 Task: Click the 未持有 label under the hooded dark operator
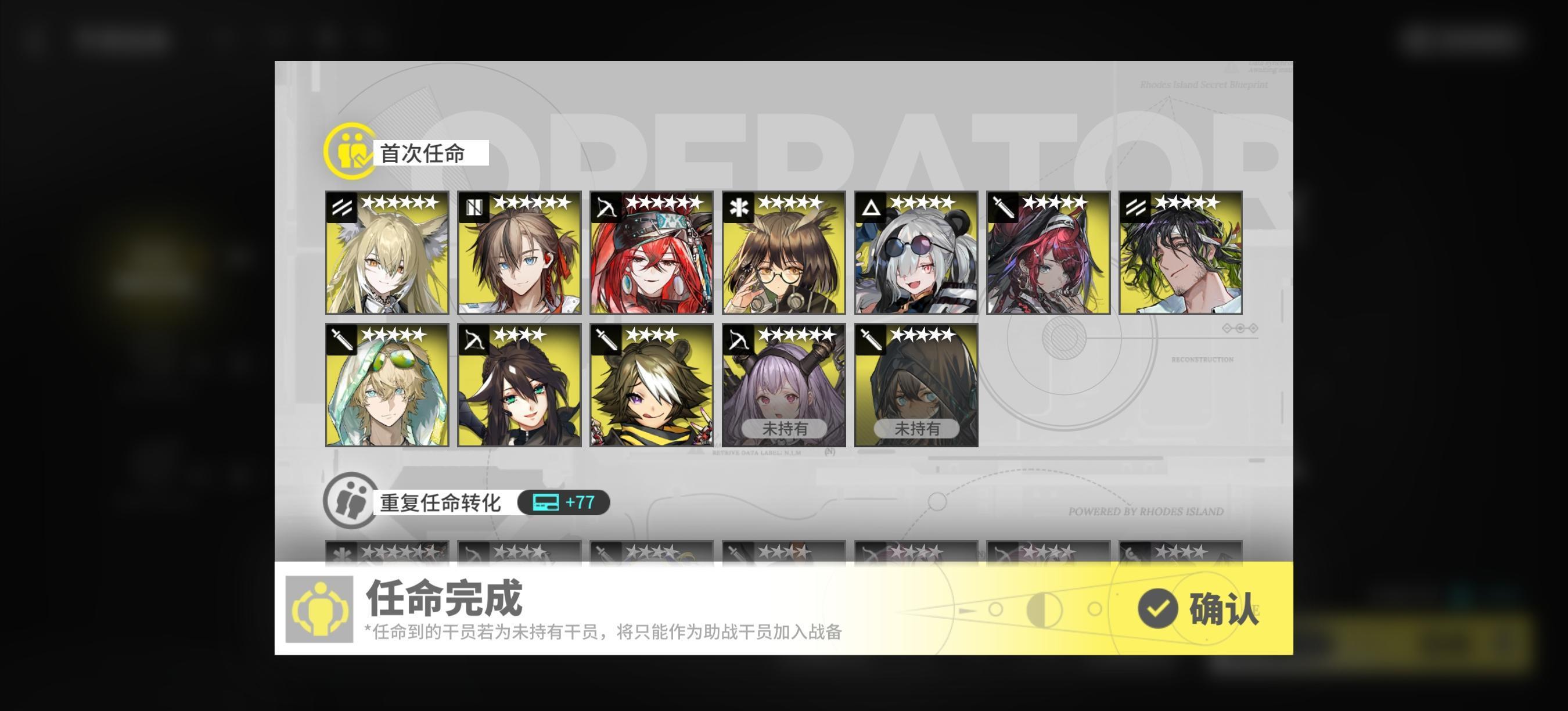click(918, 428)
